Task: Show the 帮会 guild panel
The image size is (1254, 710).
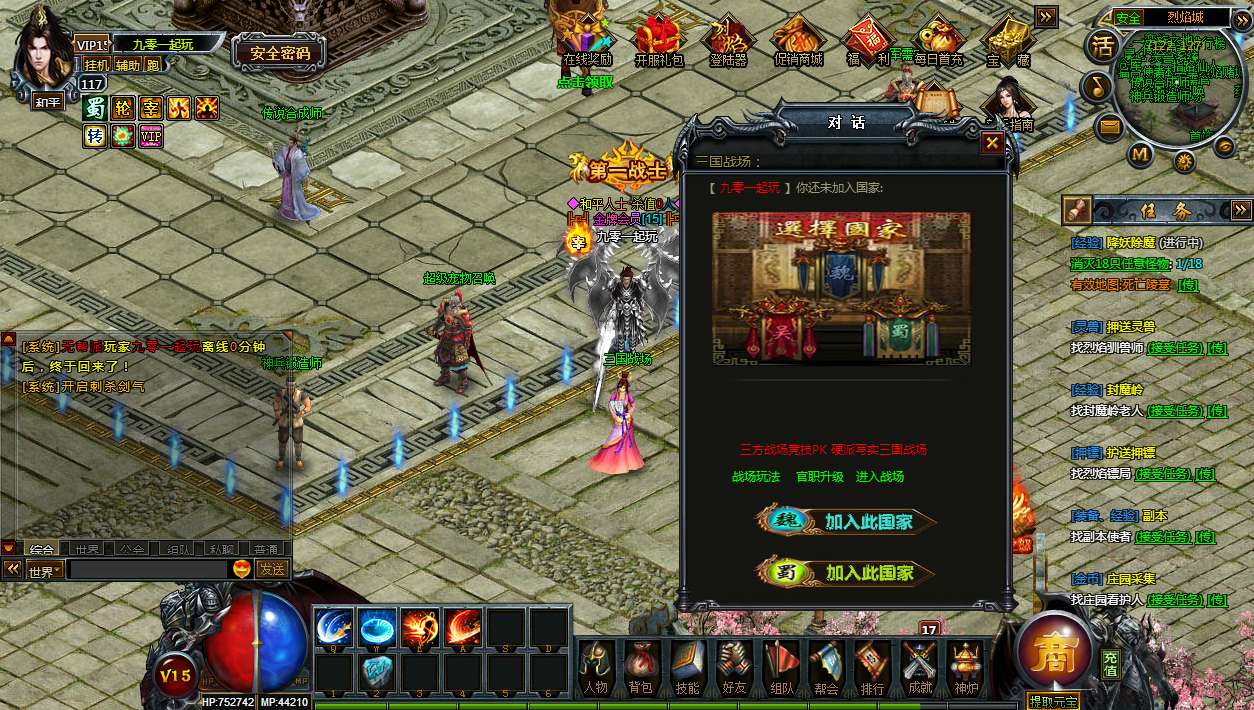Action: [826, 665]
